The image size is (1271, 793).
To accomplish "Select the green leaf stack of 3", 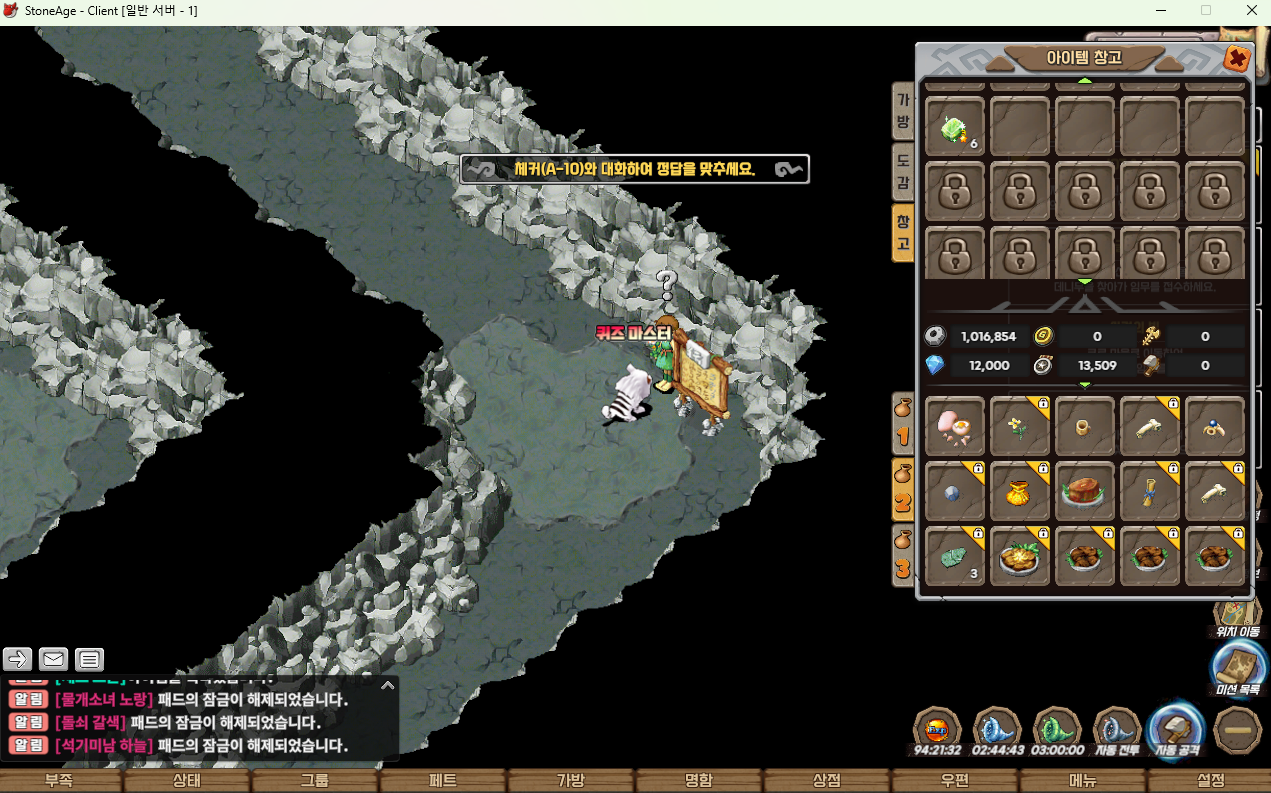I will point(955,557).
